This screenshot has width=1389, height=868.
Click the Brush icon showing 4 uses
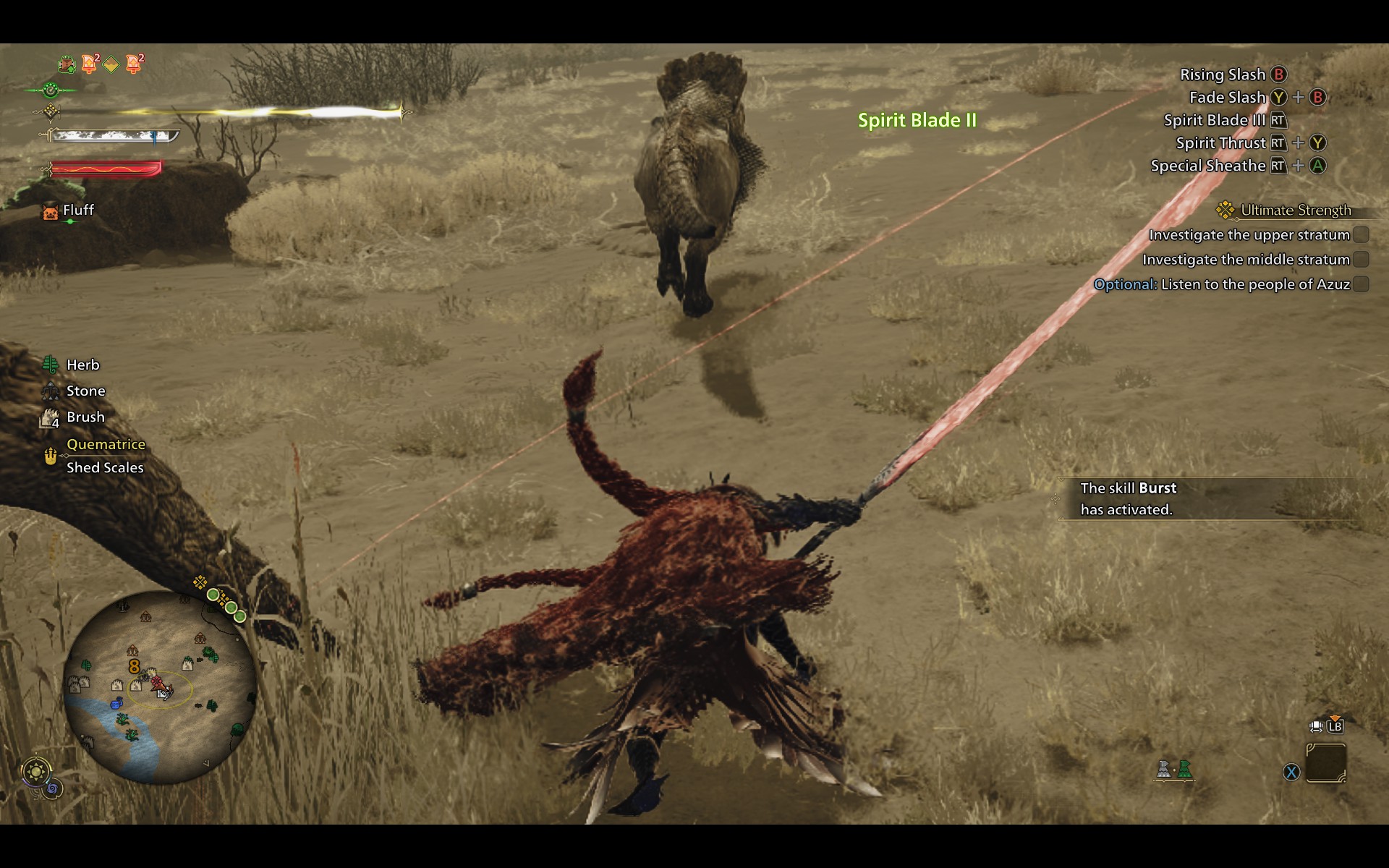(50, 417)
